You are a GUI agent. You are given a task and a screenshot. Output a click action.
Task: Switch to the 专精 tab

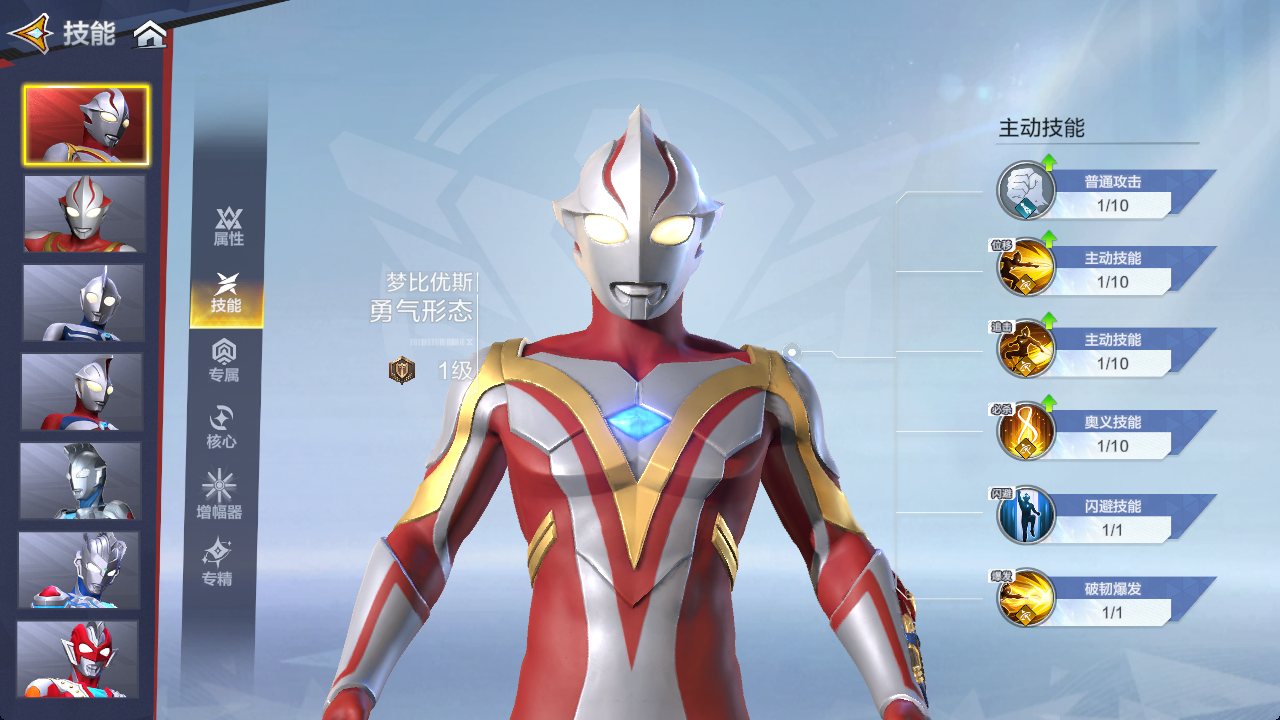pyautogui.click(x=217, y=563)
